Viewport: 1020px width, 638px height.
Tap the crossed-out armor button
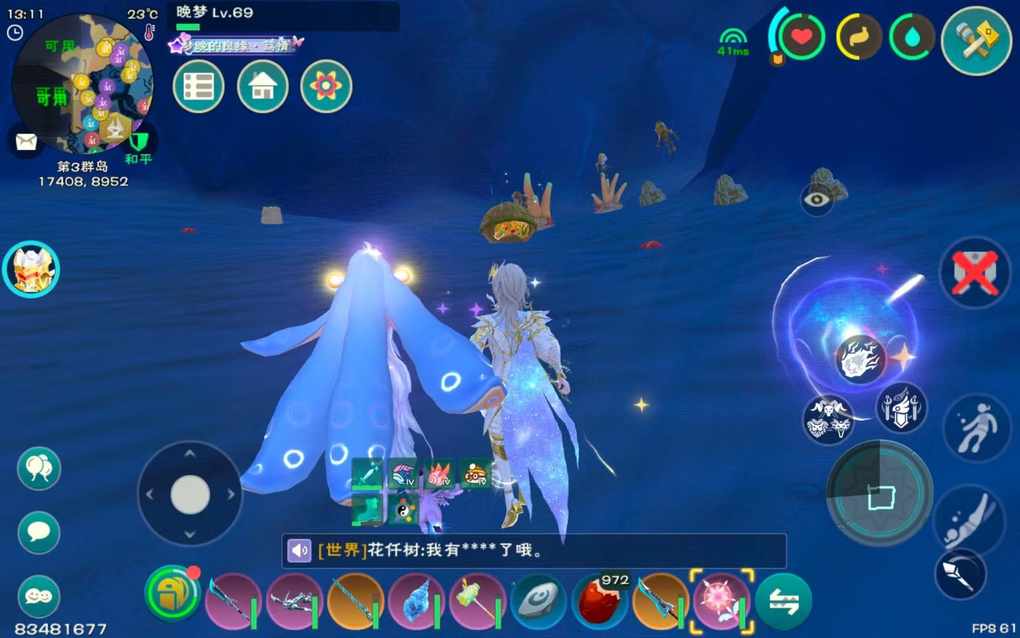point(975,273)
